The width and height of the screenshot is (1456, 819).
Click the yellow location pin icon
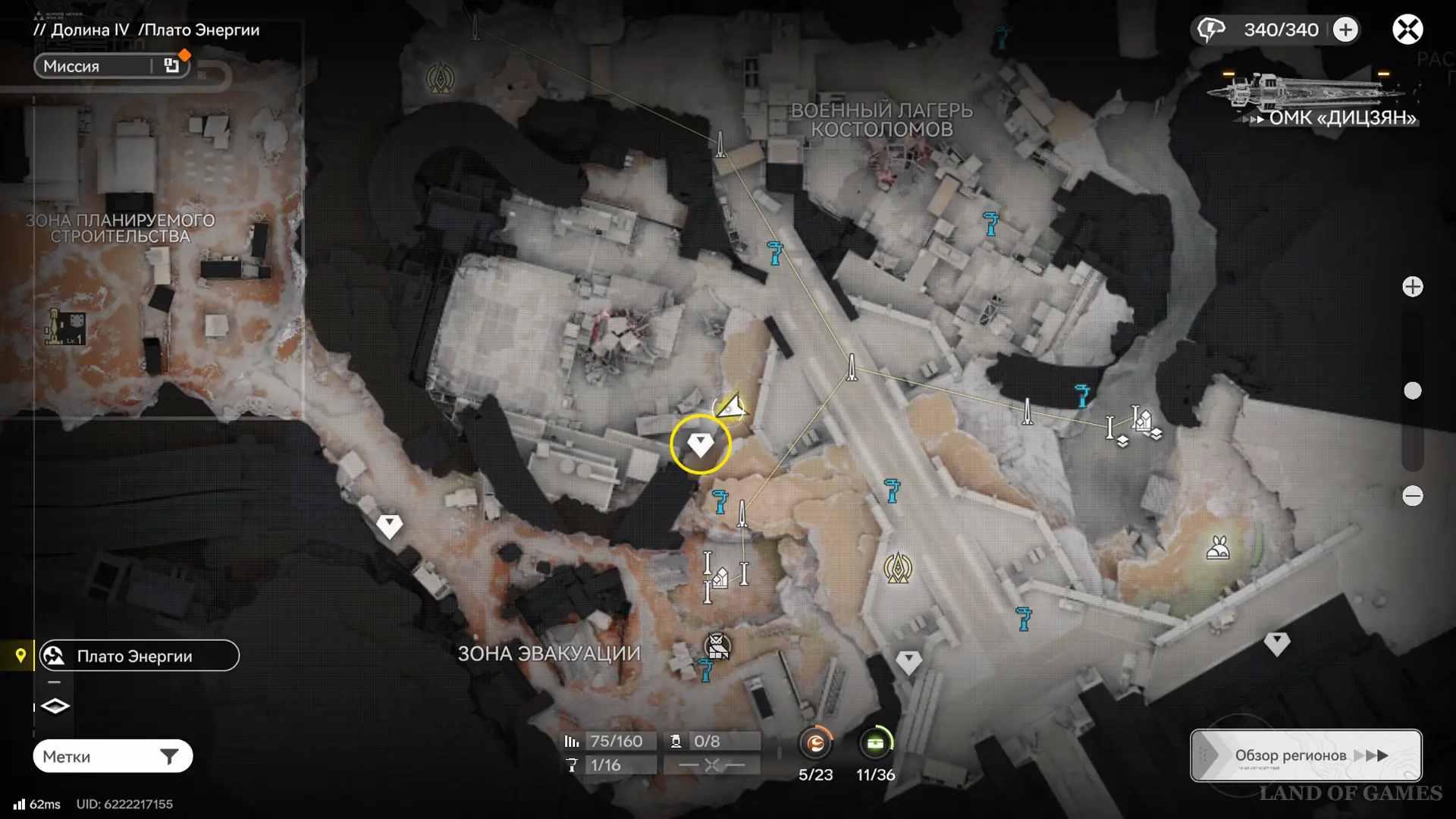[x=20, y=655]
